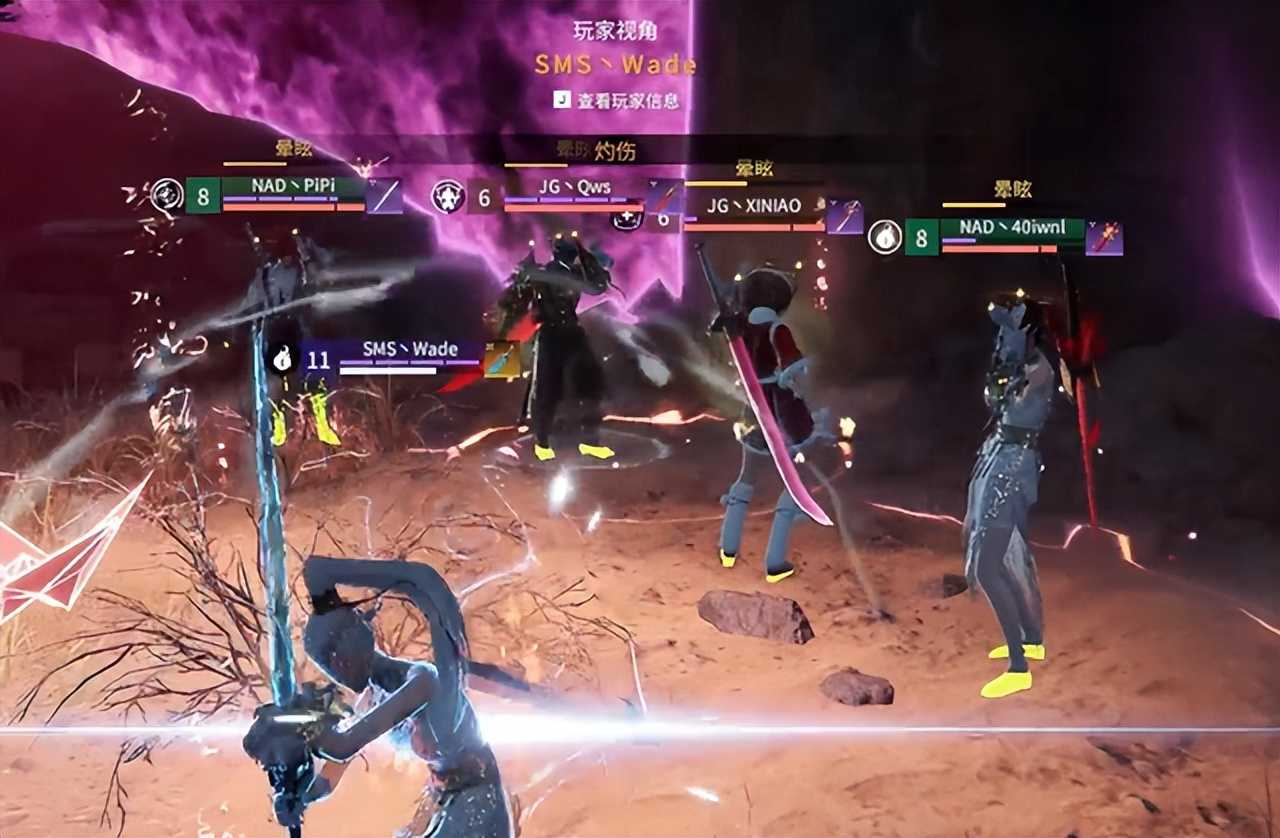Click the weapon icon beside NAD丶40iwnl
The height and width of the screenshot is (838, 1280).
tap(1105, 238)
